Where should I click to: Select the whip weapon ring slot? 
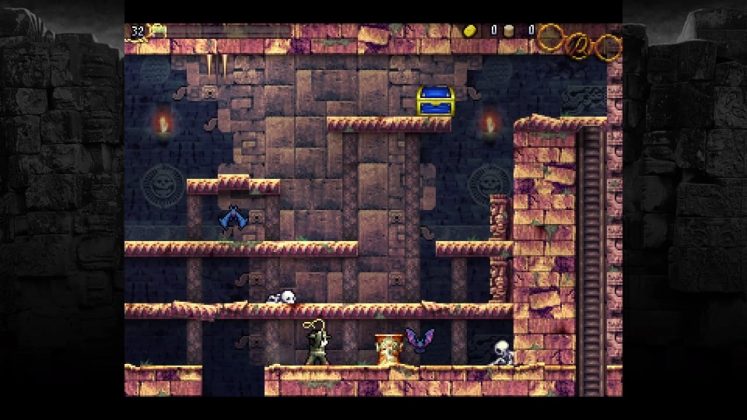click(579, 43)
